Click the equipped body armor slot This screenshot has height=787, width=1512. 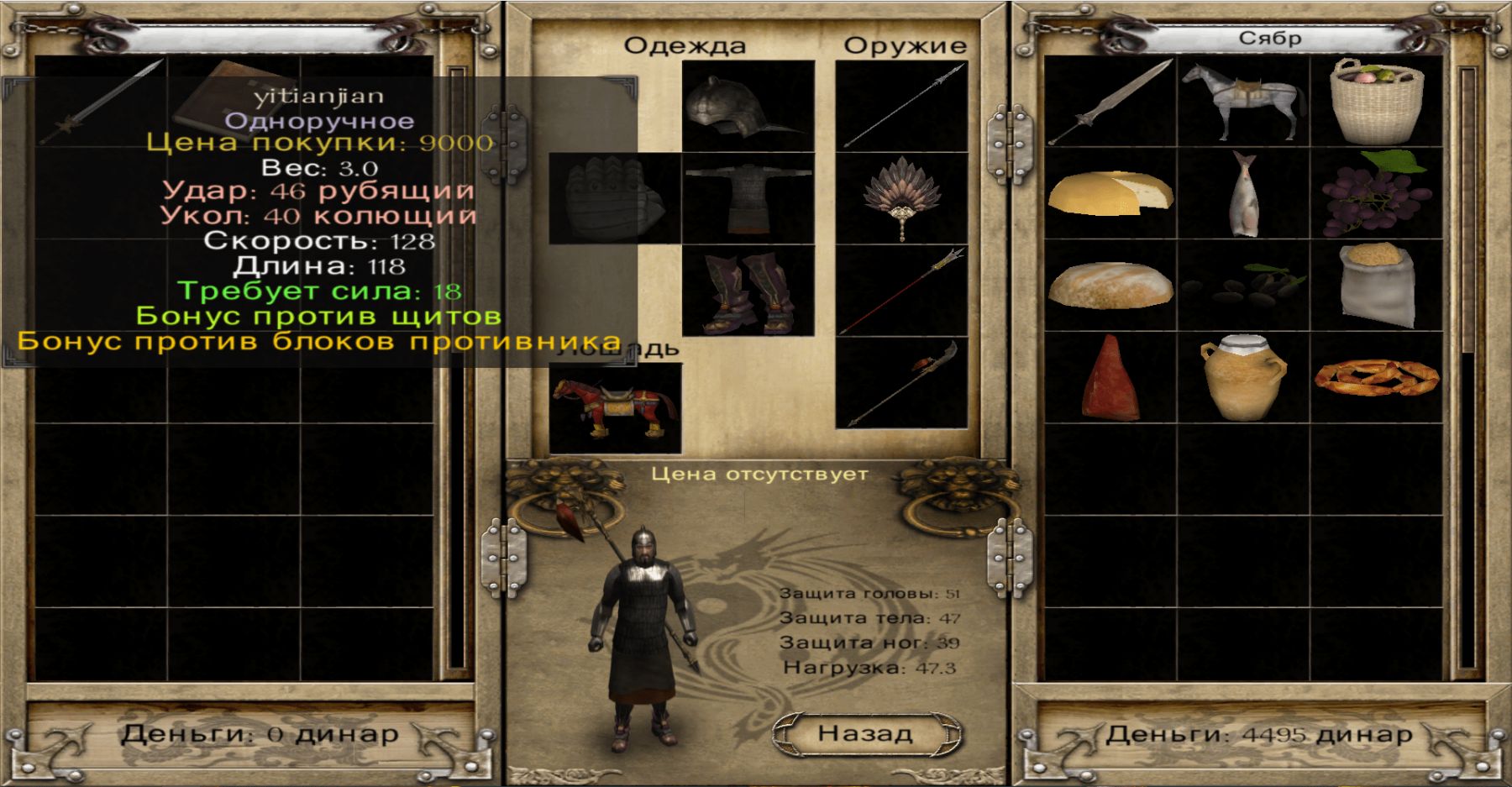pos(748,199)
